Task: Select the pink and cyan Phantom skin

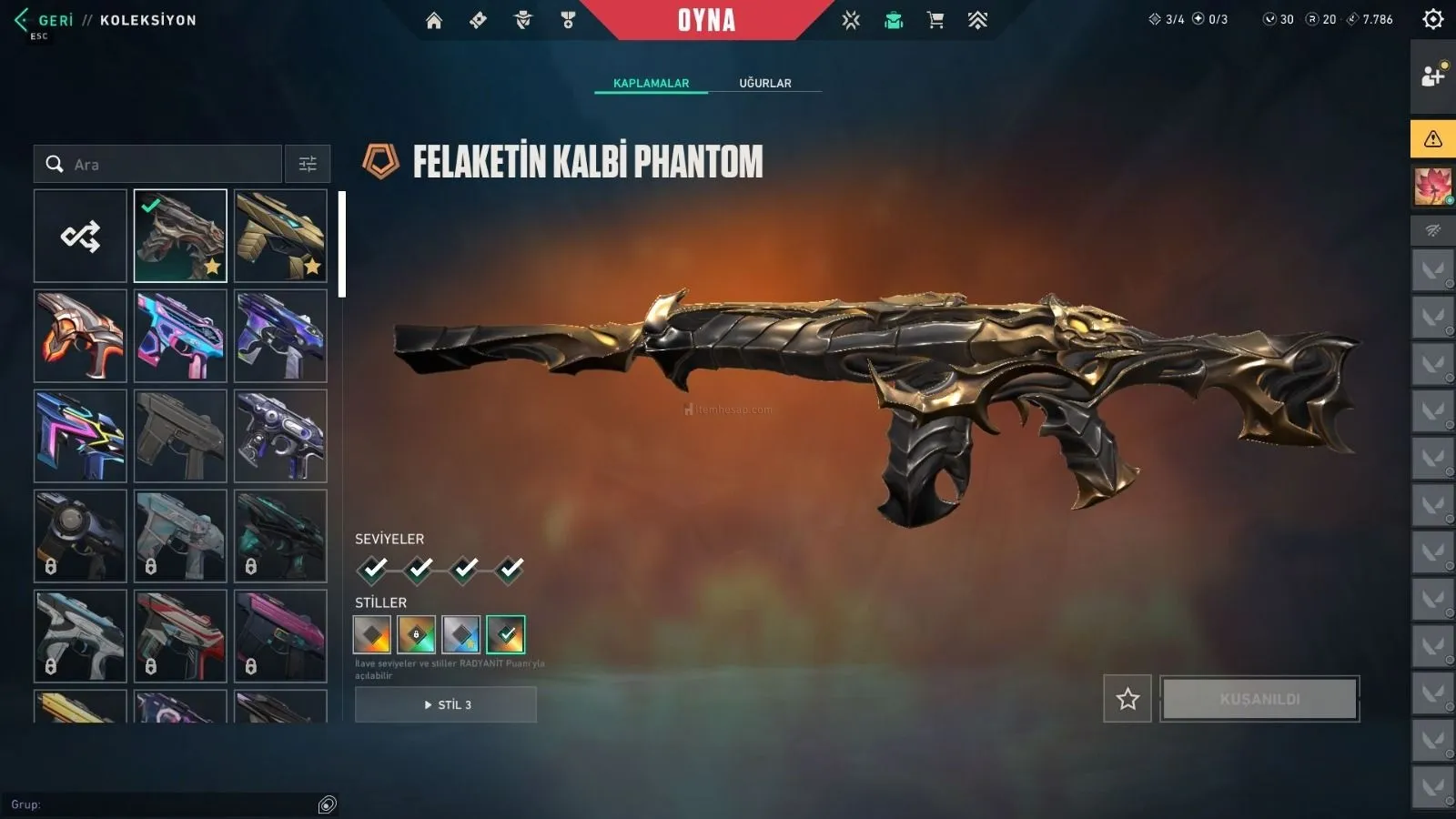Action: coord(180,336)
